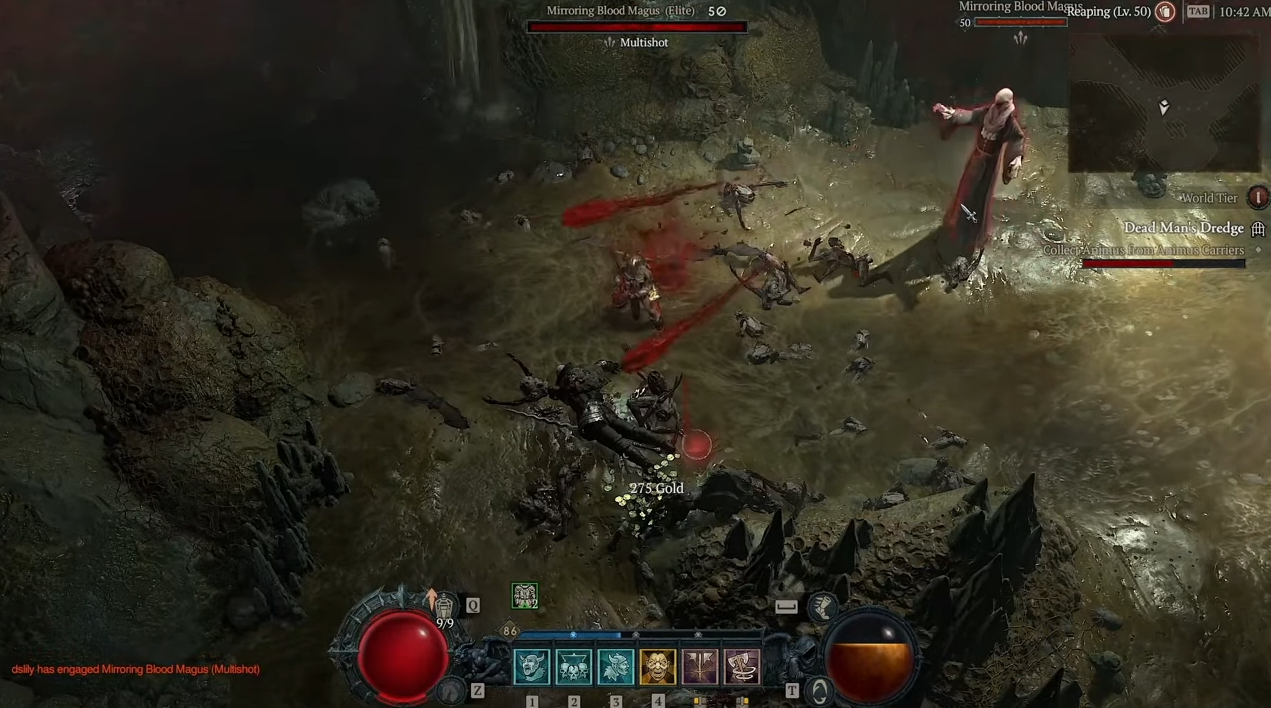The width and height of the screenshot is (1271, 708).
Task: Use the three skulls skill
Action: point(574,667)
